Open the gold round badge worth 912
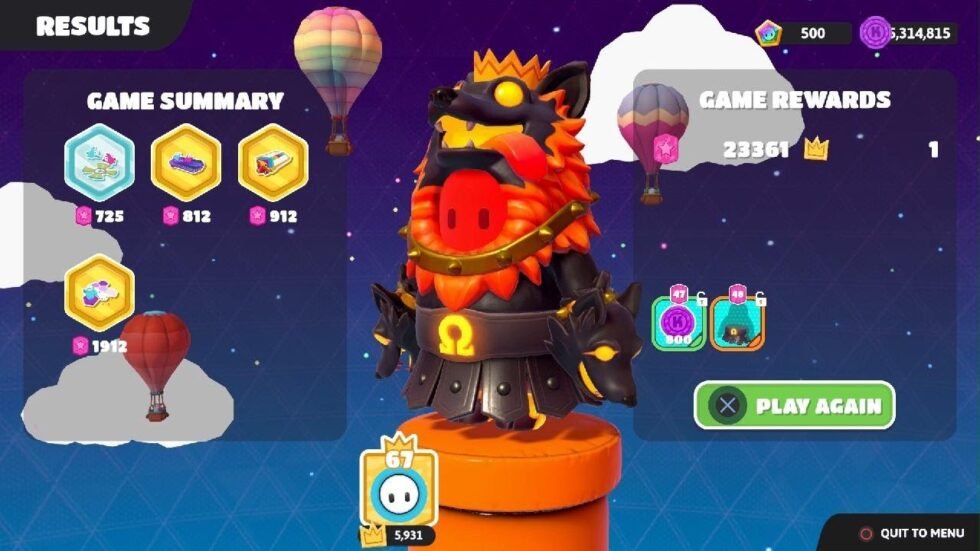This screenshot has width=980, height=551. click(x=273, y=162)
